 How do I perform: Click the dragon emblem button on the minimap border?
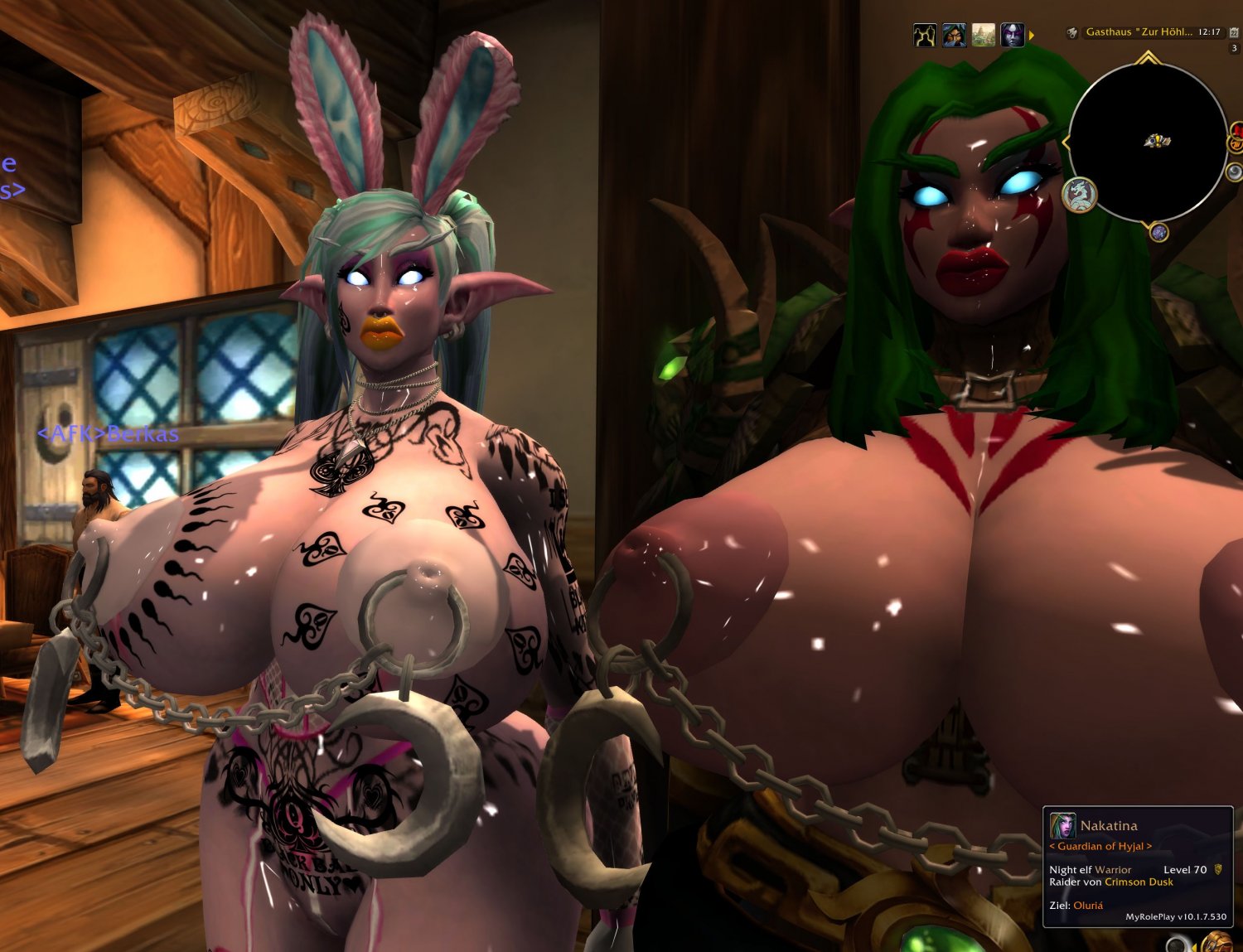point(1078,195)
